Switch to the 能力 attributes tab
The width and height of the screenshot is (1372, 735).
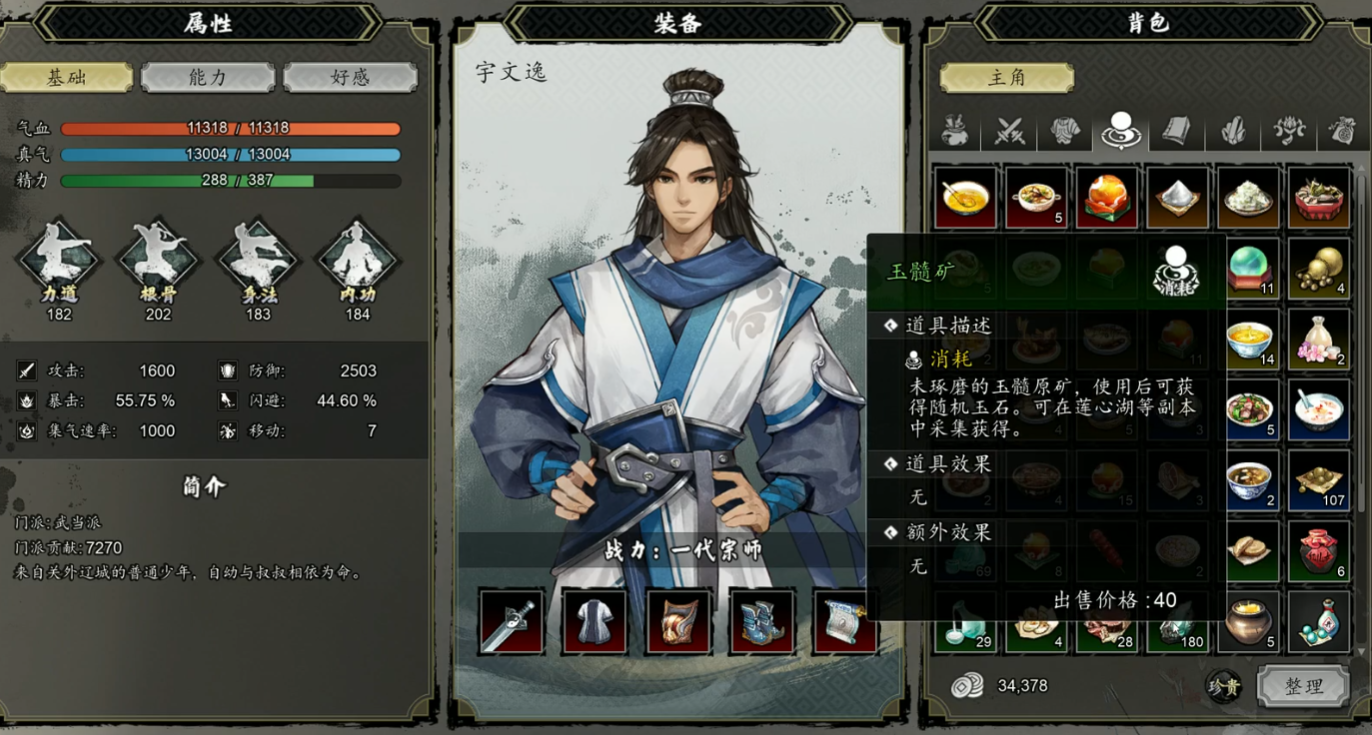(208, 78)
